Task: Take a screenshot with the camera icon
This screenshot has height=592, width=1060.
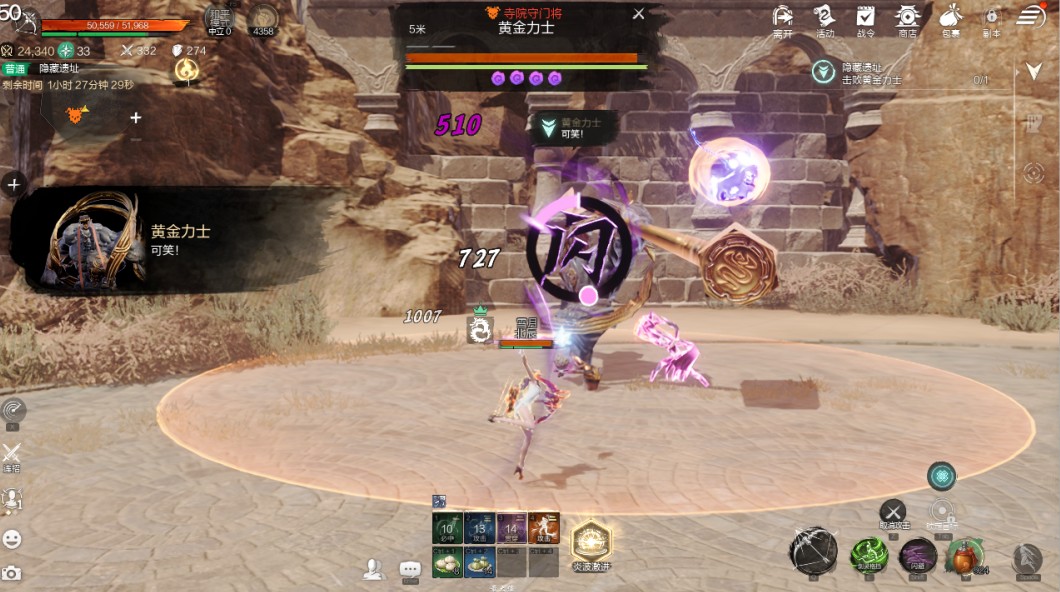Action: [x=12, y=573]
